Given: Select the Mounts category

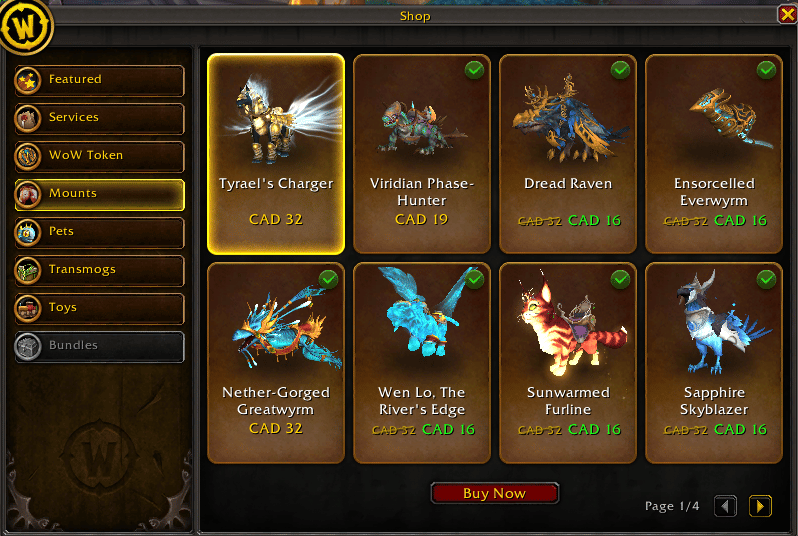Looking at the screenshot, I should (x=99, y=194).
